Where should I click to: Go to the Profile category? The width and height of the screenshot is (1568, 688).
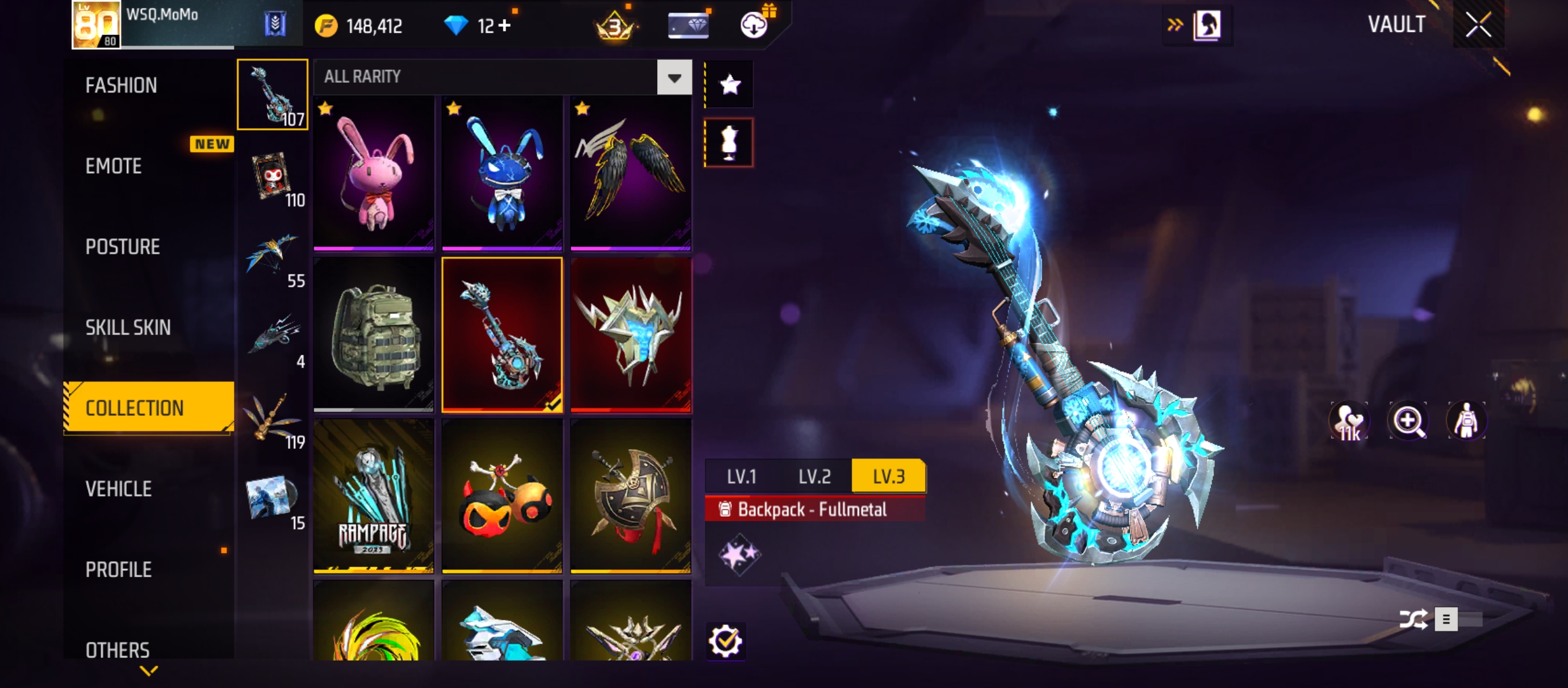click(x=119, y=570)
